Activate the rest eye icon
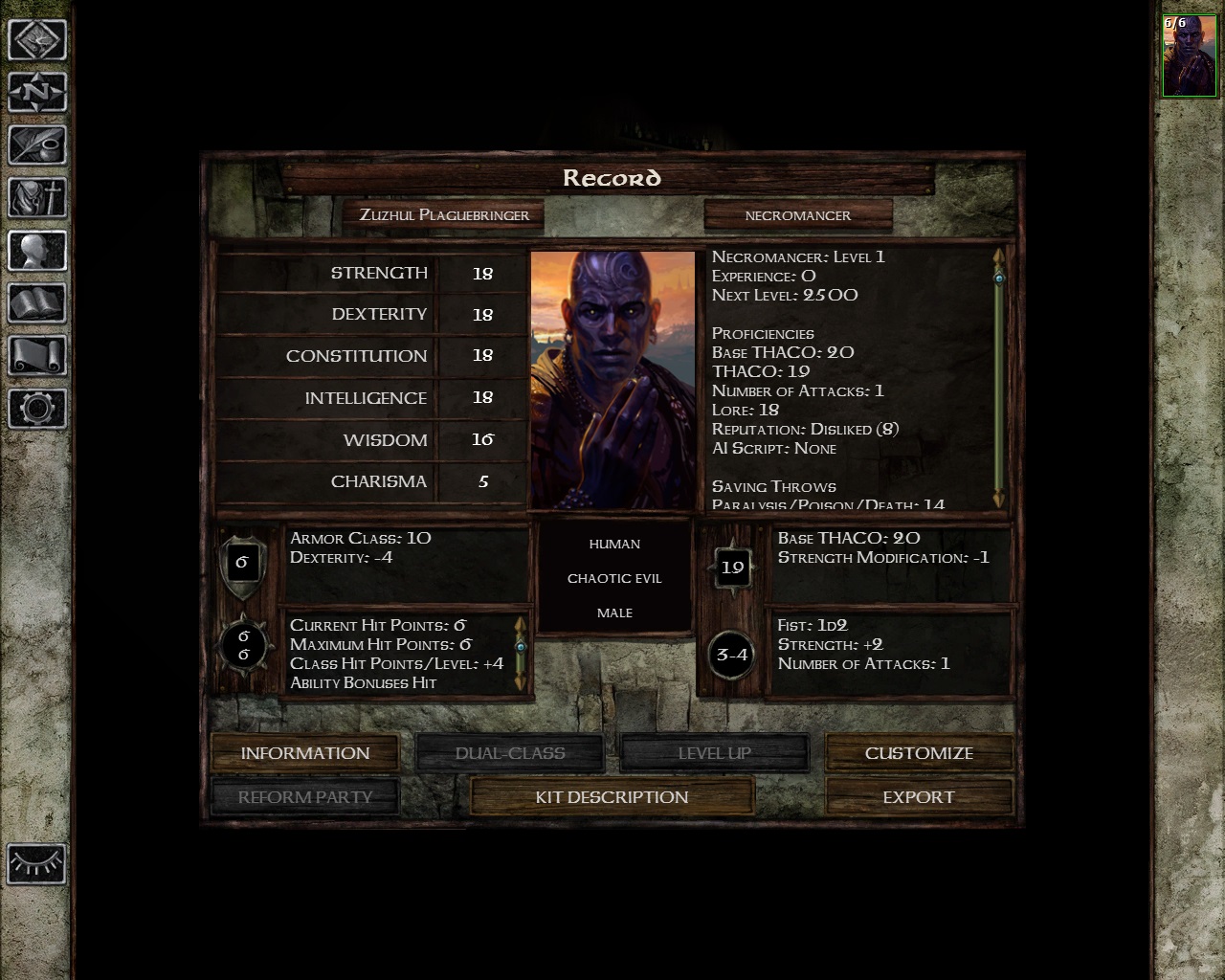The image size is (1225, 980). (37, 864)
